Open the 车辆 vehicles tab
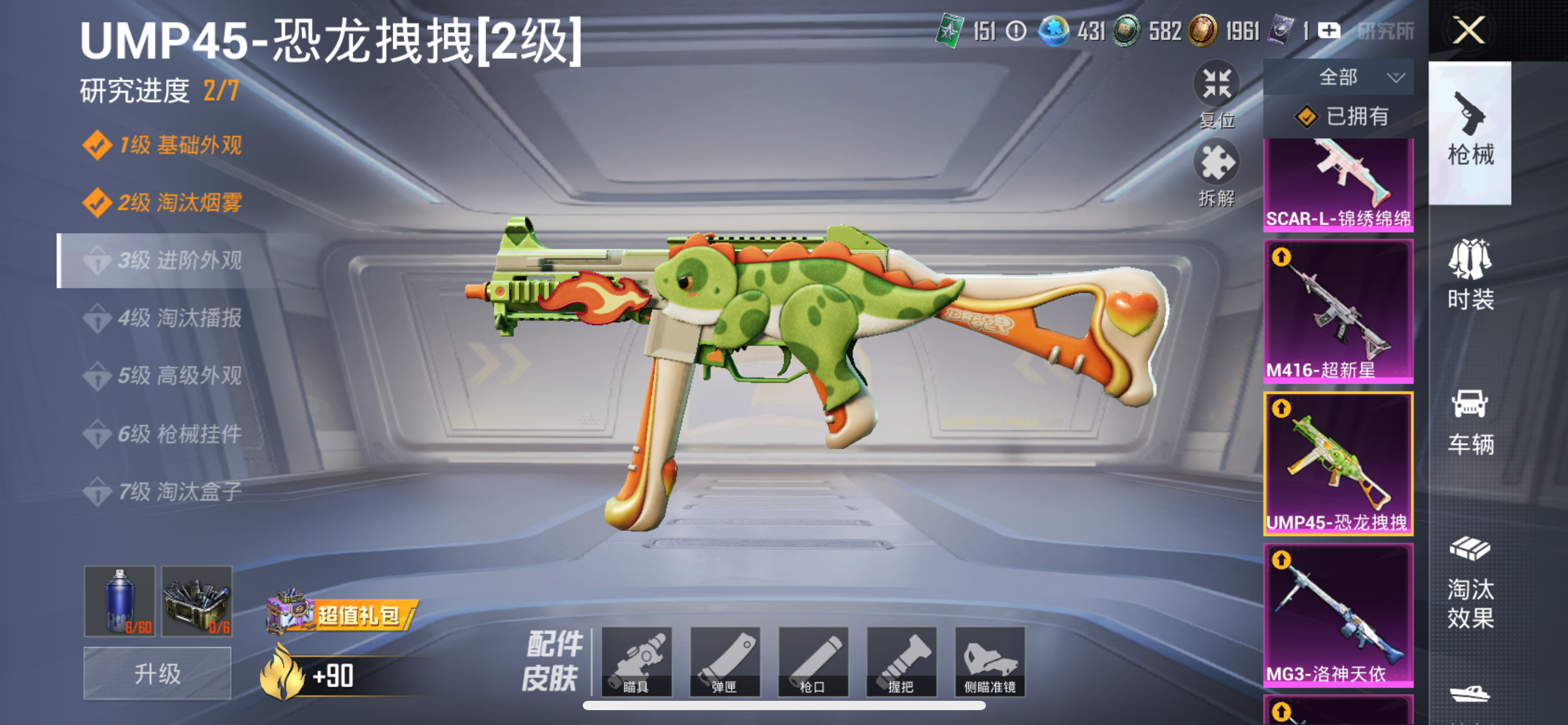This screenshot has height=725, width=1568. coord(1470,421)
